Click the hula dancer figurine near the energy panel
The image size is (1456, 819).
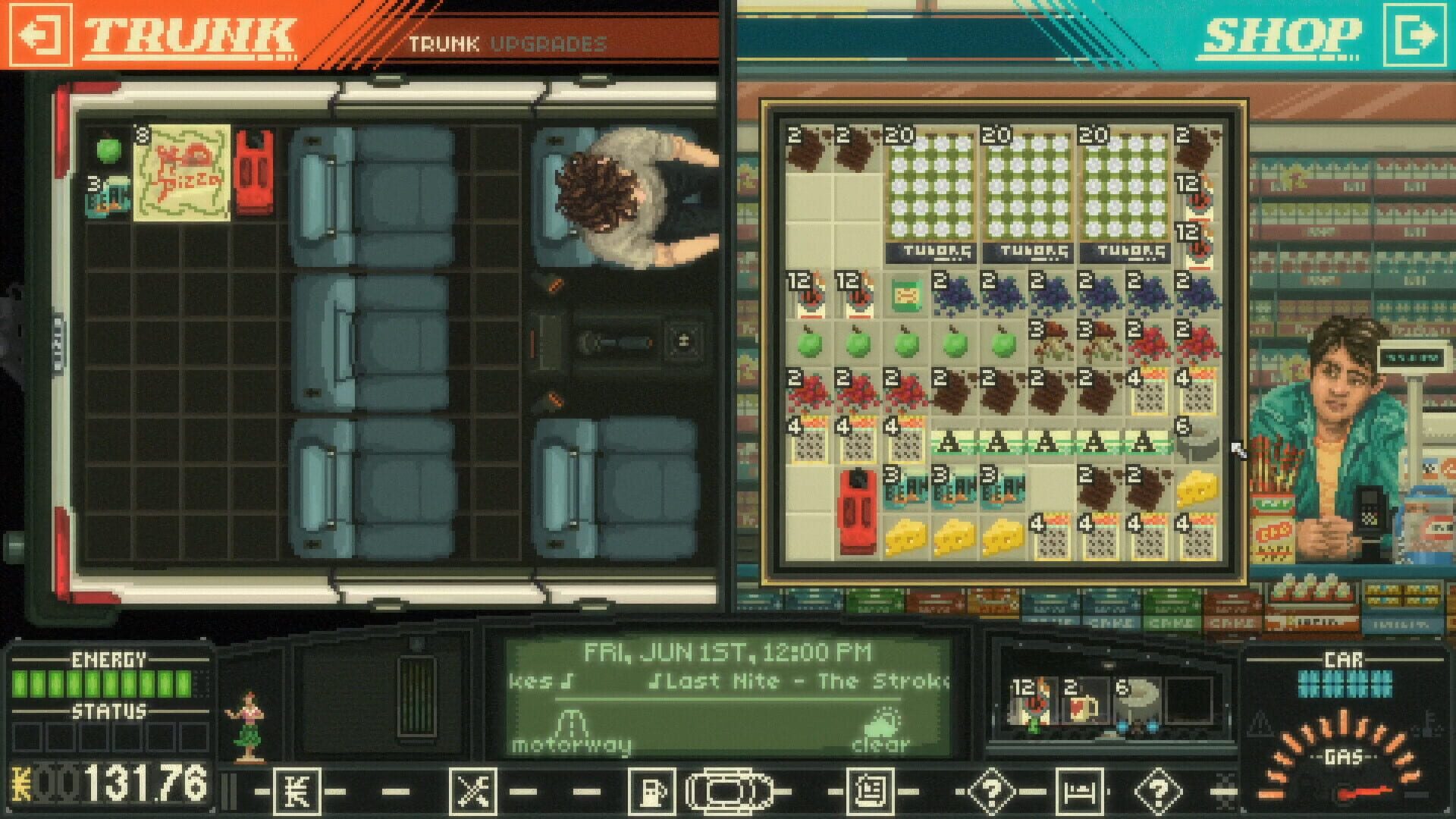250,720
